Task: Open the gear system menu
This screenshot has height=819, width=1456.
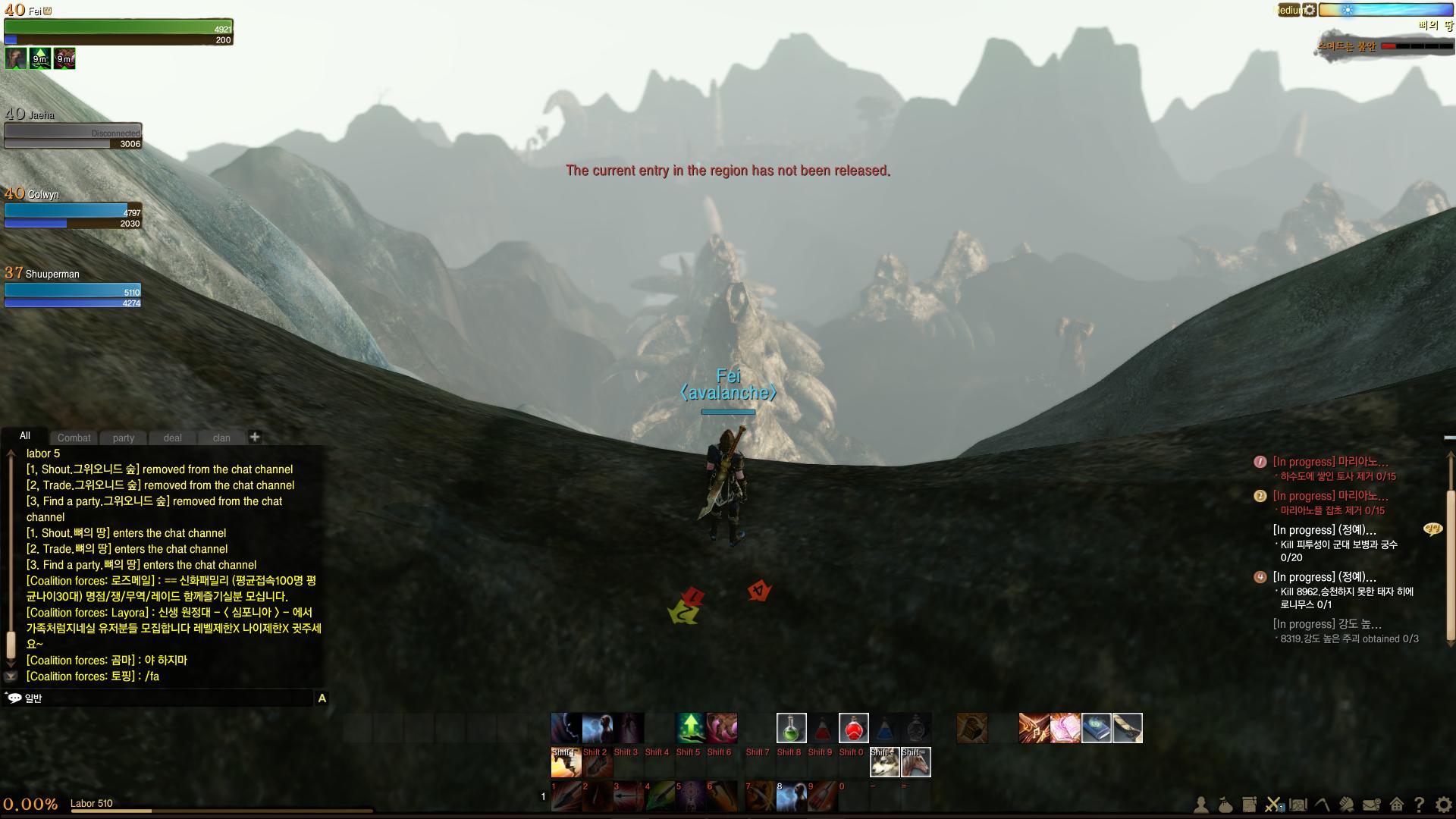Action: pyautogui.click(x=1443, y=805)
